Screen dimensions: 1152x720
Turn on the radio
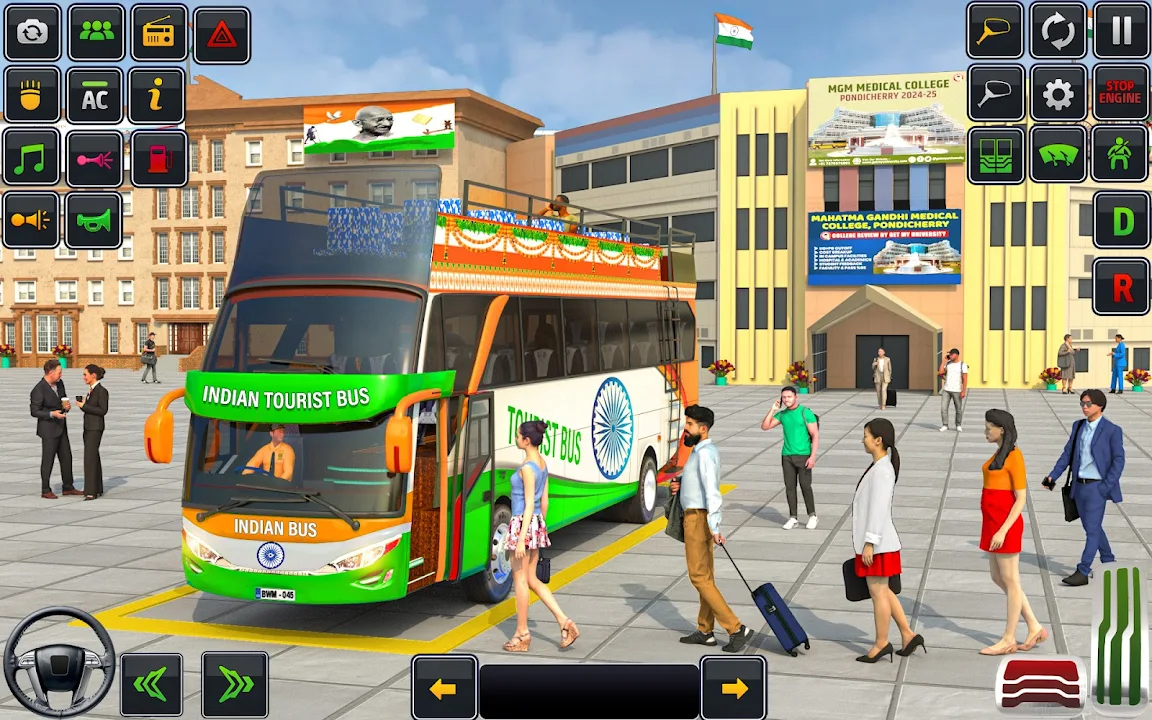[159, 33]
